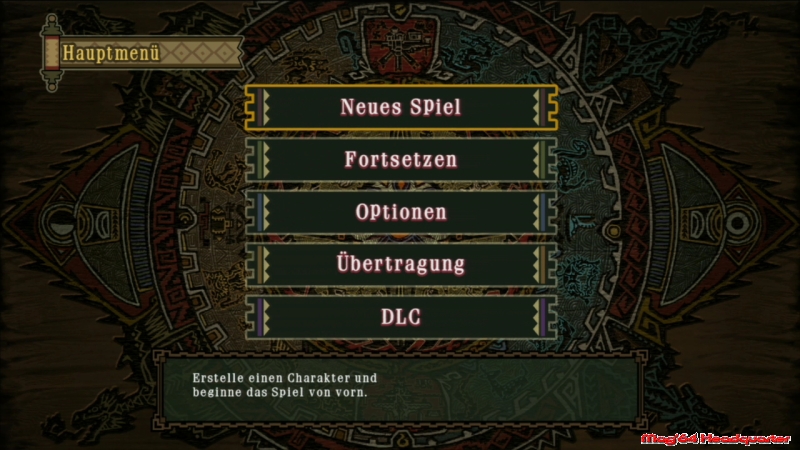Open the DLC menu entry

[x=400, y=317]
